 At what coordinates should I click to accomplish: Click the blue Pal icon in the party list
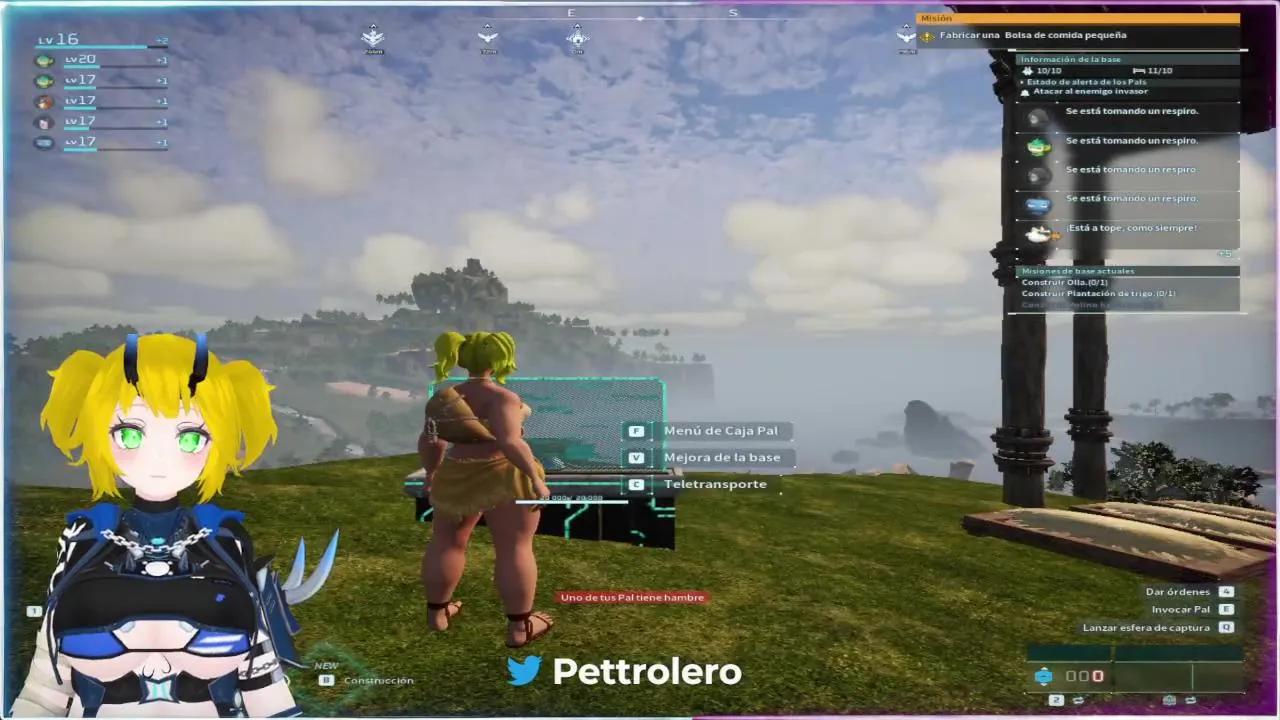click(44, 143)
